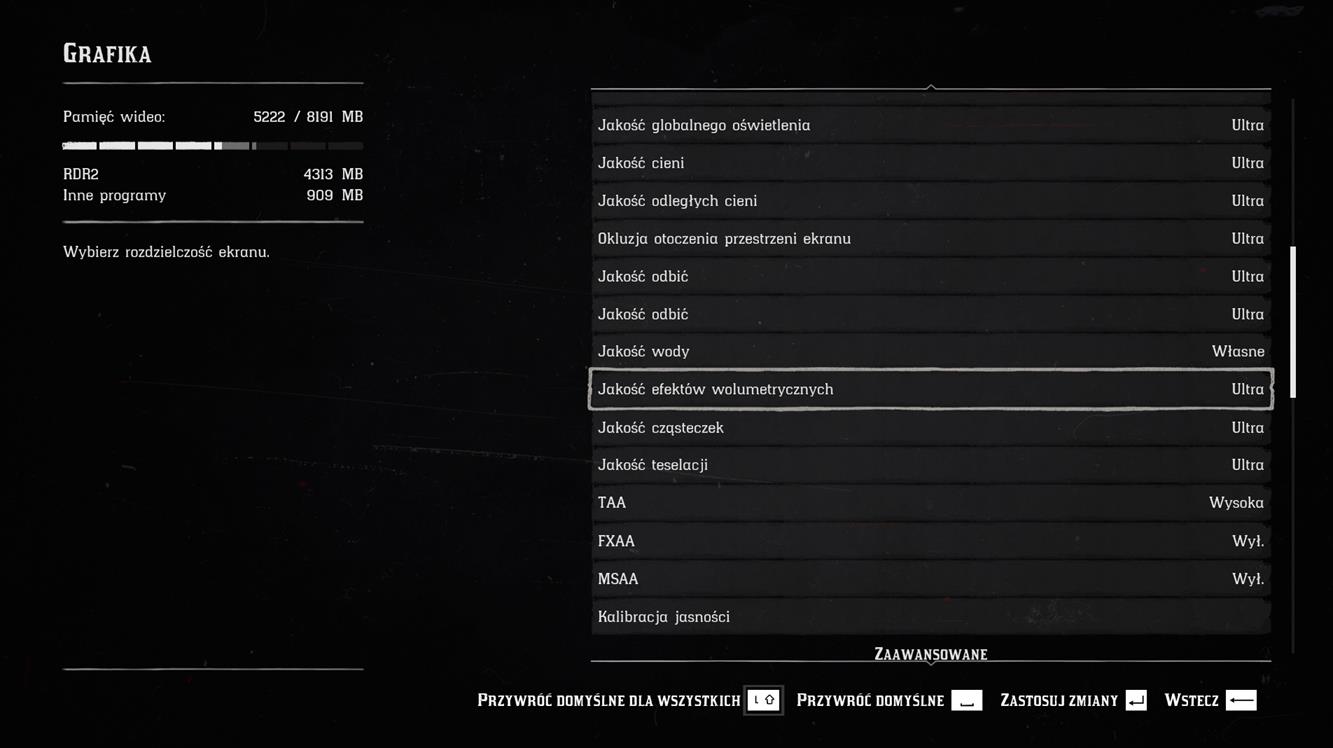Adjust the Jakość teselacji option
This screenshot has width=1333, height=748.
tap(930, 465)
